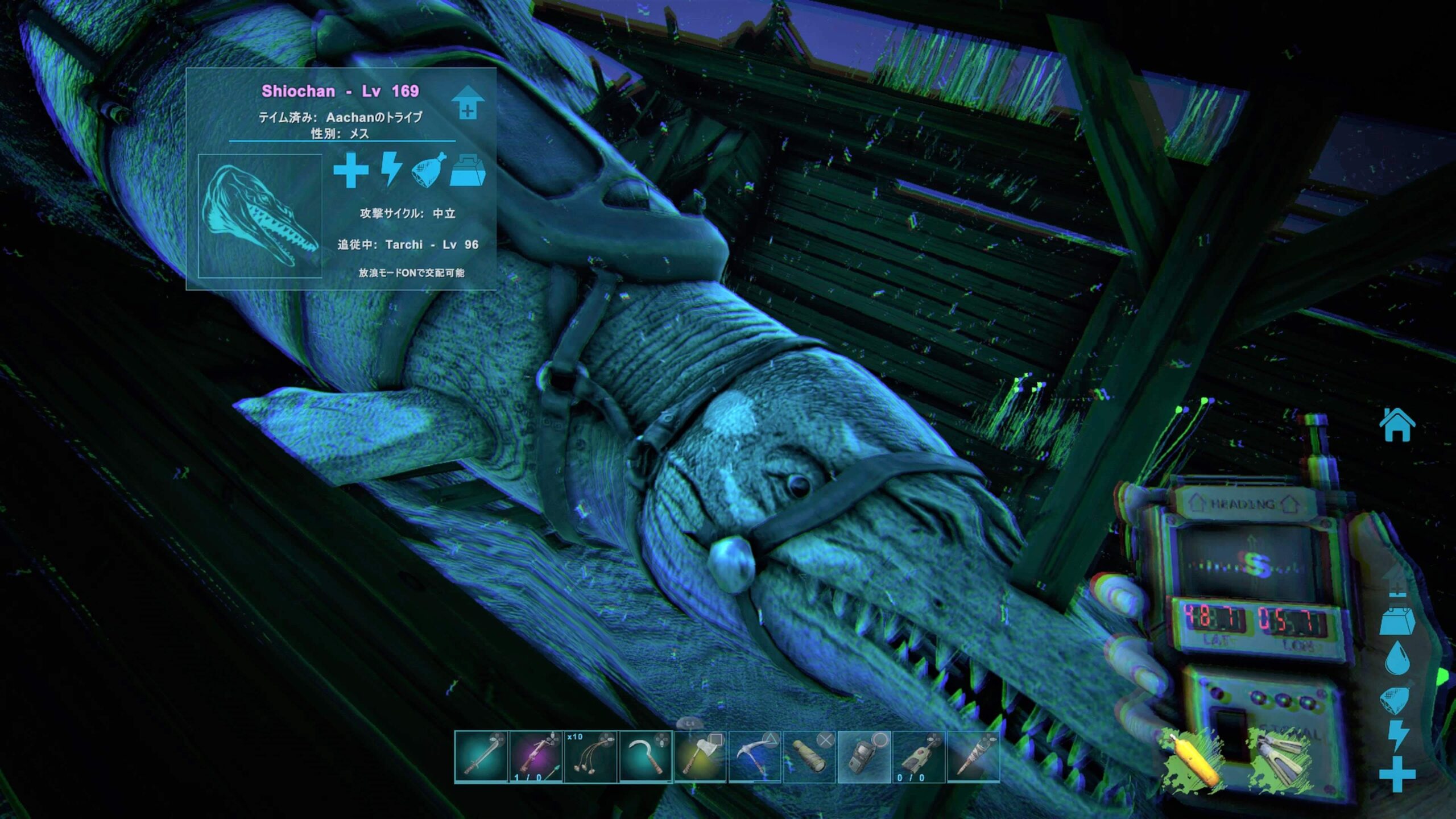Click the health cross in Shiochan's panel
The width and height of the screenshot is (1456, 819).
(x=350, y=170)
